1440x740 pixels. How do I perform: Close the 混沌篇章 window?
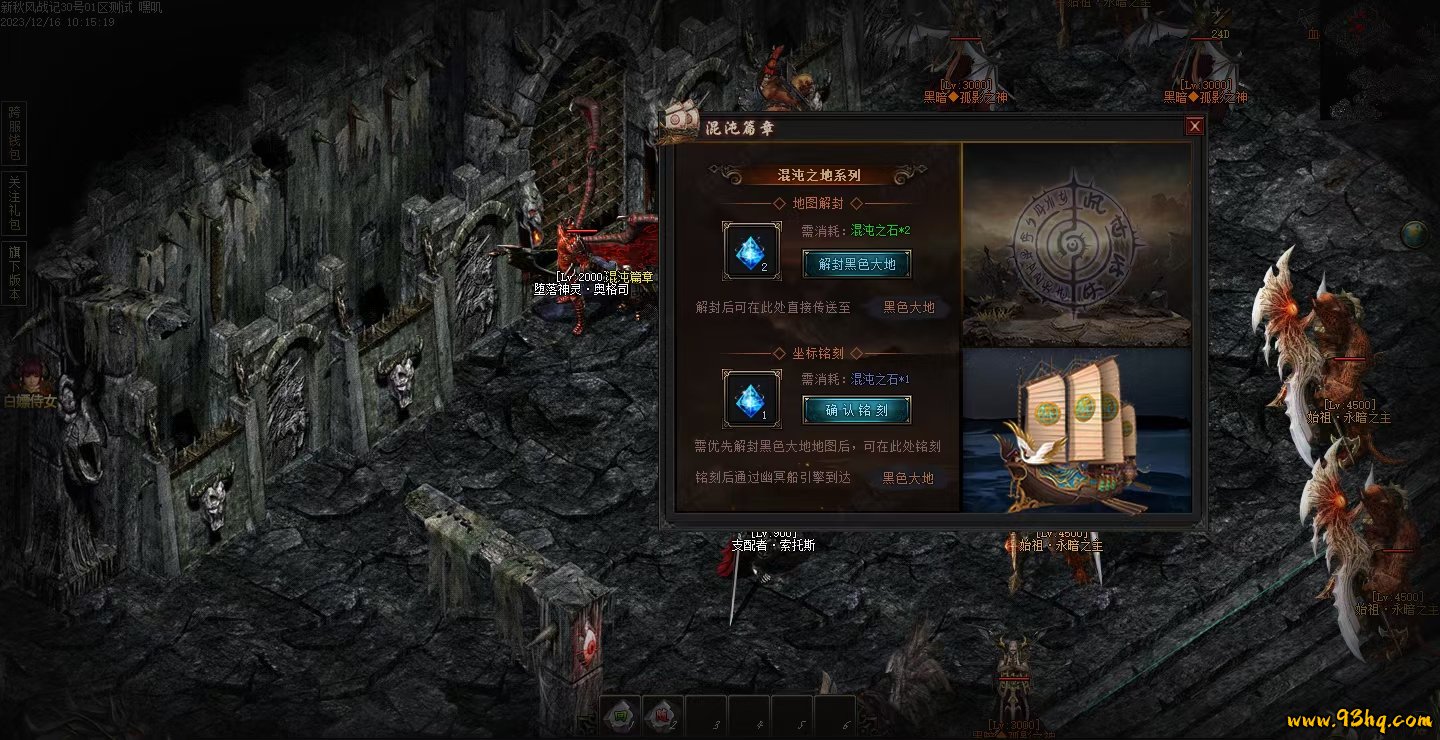coord(1194,126)
